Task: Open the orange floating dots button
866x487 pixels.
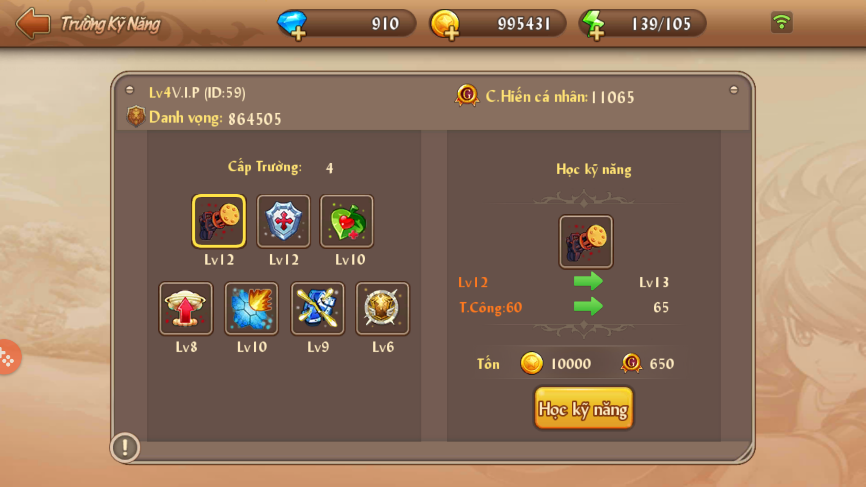Action: pyautogui.click(x=7, y=357)
